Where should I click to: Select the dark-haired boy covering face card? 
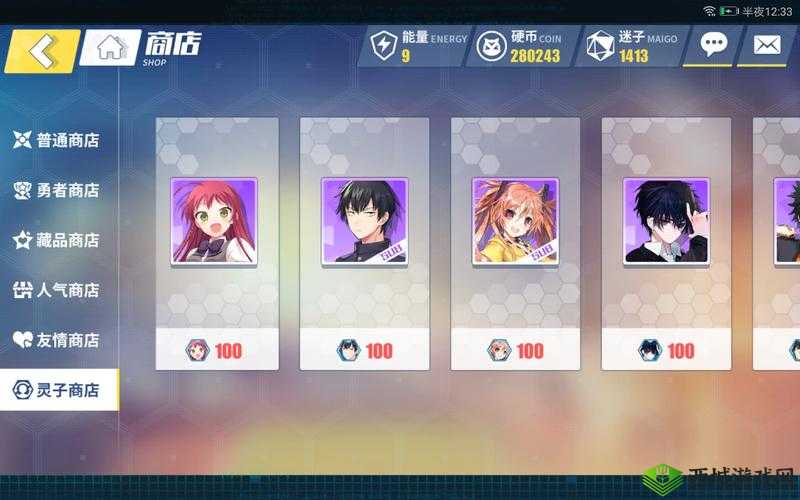[x=665, y=221]
